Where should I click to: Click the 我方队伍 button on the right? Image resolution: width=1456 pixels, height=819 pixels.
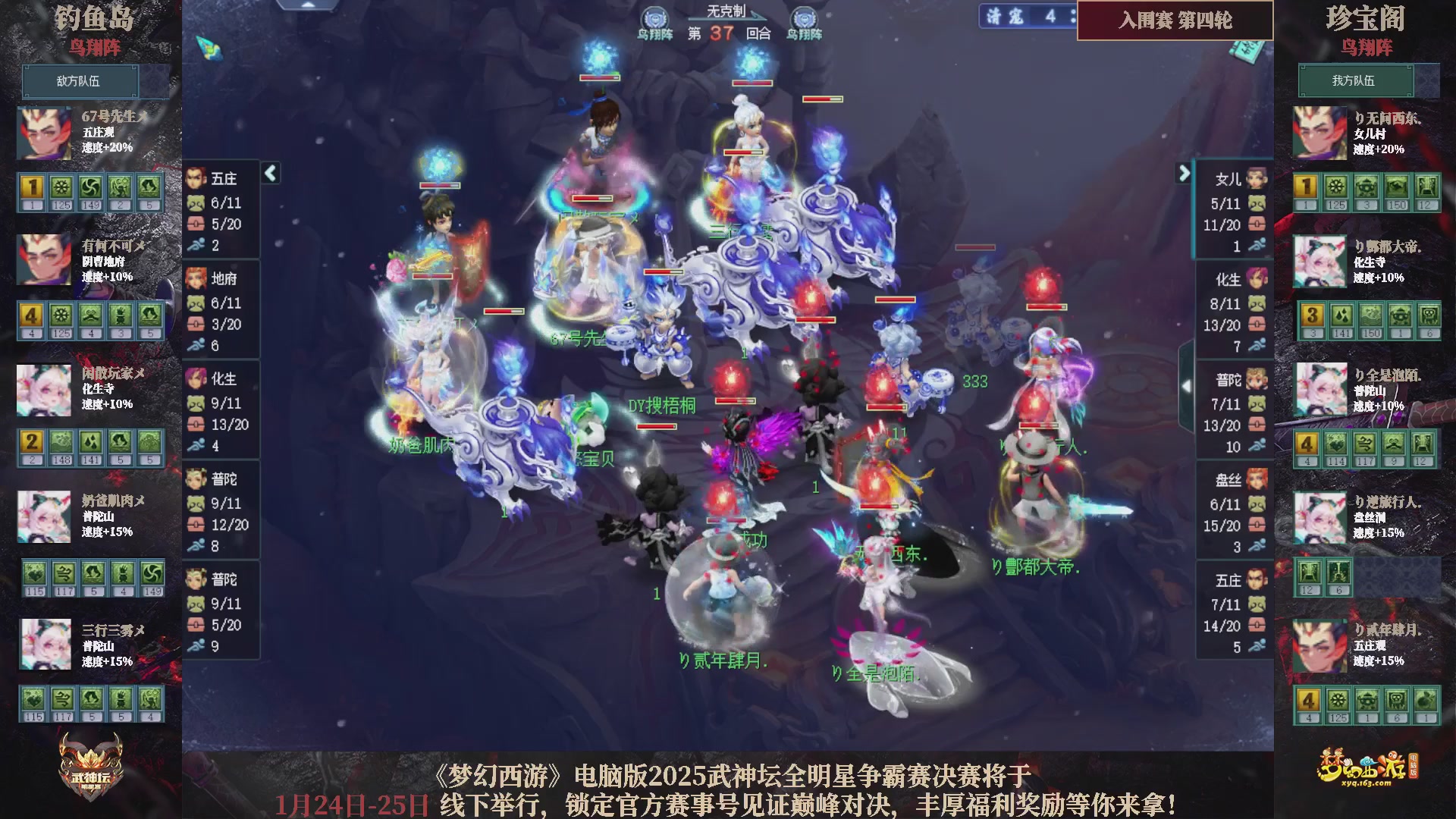[1357, 80]
